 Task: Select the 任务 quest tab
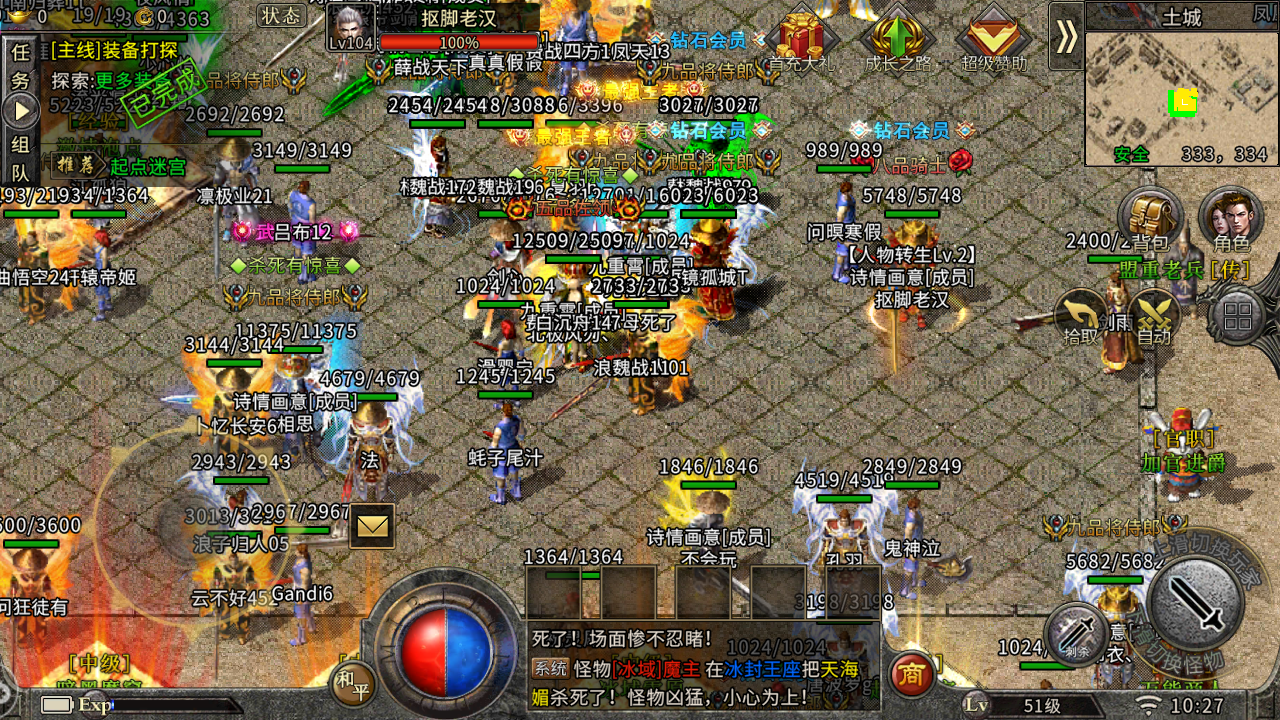[20, 66]
